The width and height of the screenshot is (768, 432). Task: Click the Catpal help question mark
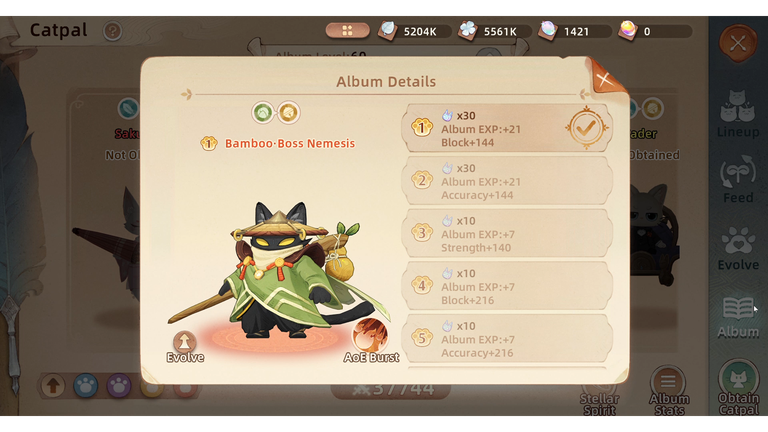point(113,31)
